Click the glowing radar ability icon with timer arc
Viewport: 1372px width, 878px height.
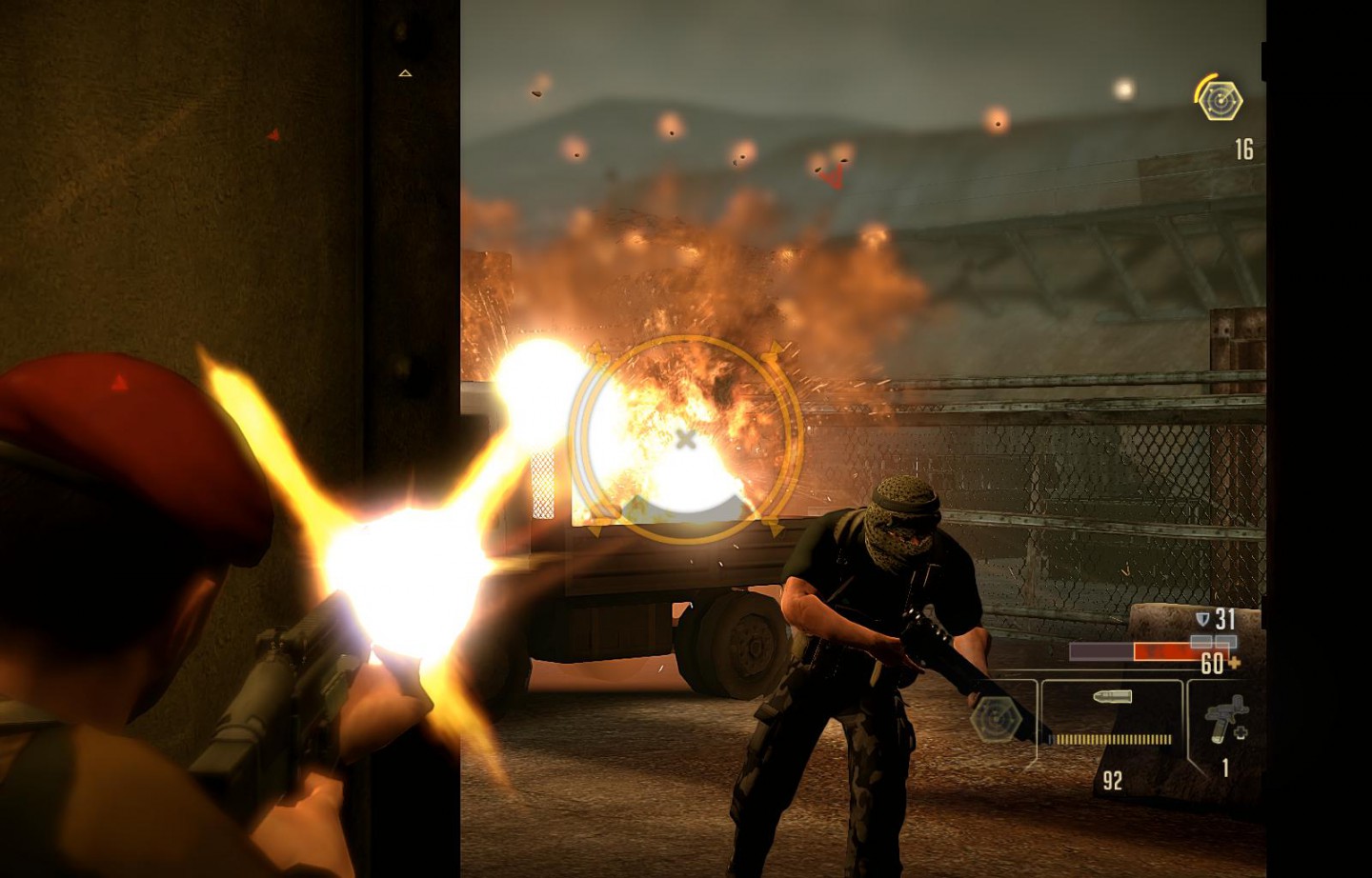coord(1219,100)
